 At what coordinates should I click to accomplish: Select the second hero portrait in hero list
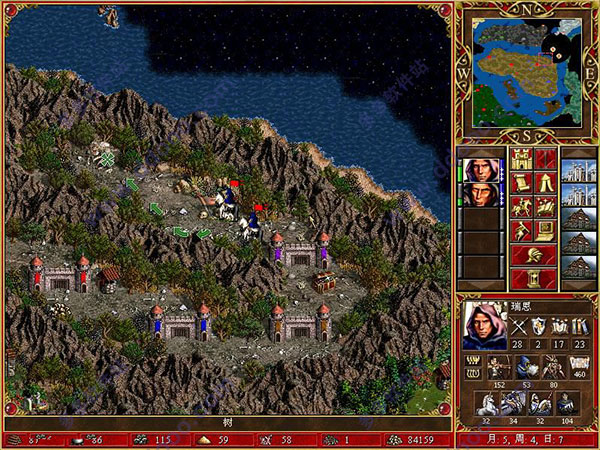click(482, 194)
